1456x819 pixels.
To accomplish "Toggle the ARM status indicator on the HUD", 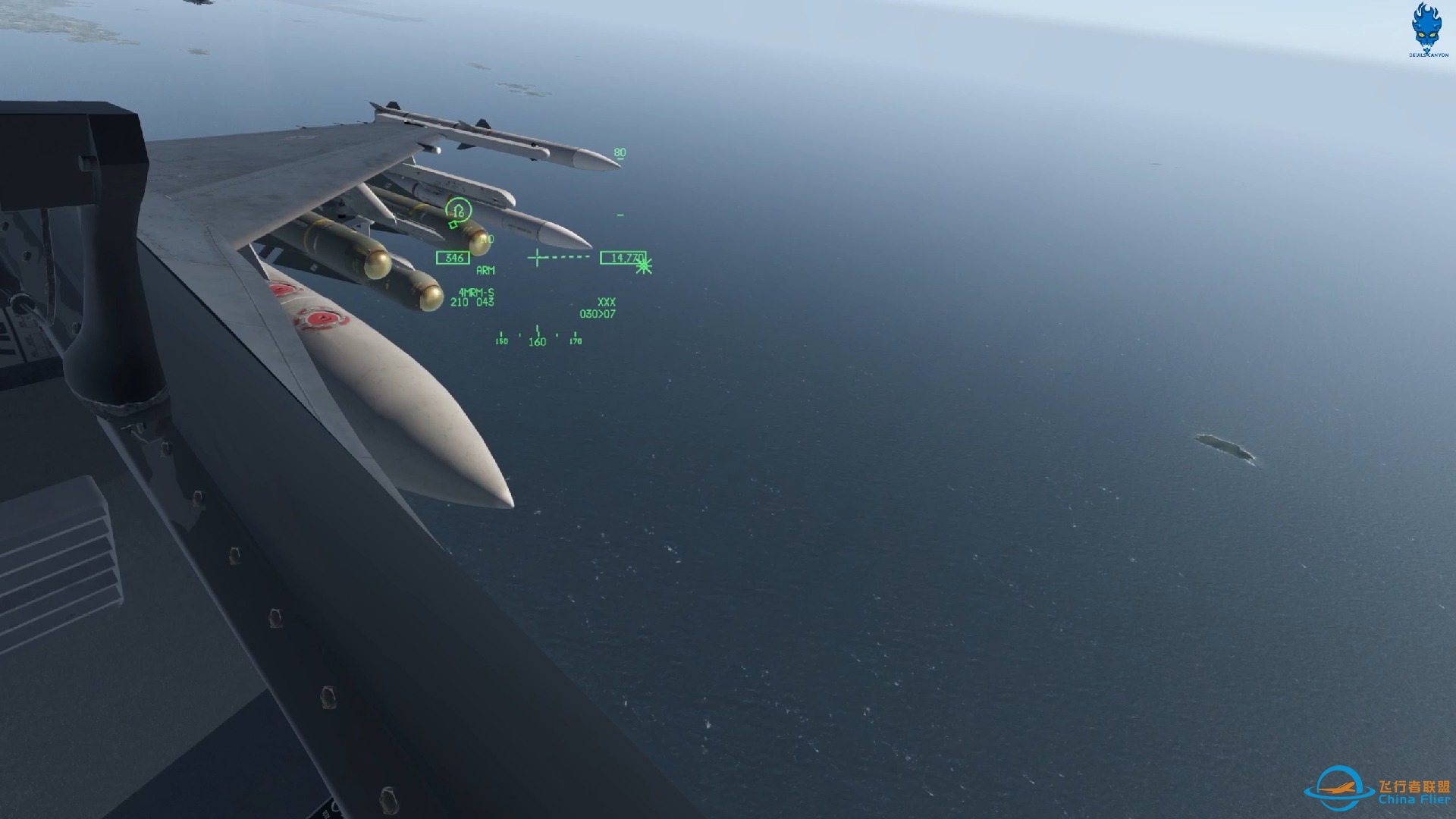I will 484,269.
